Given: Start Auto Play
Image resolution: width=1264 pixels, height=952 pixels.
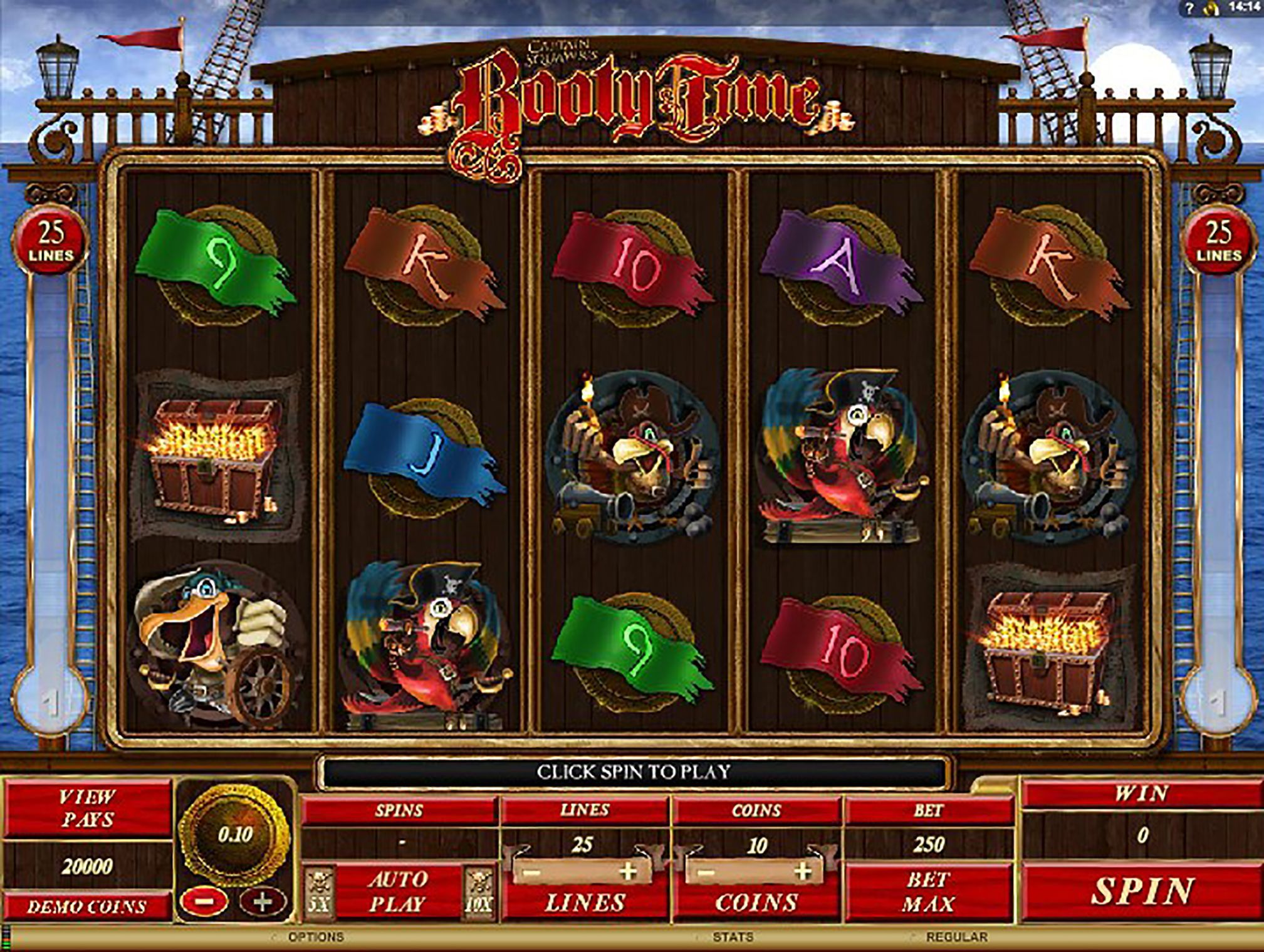Looking at the screenshot, I should point(397,891).
